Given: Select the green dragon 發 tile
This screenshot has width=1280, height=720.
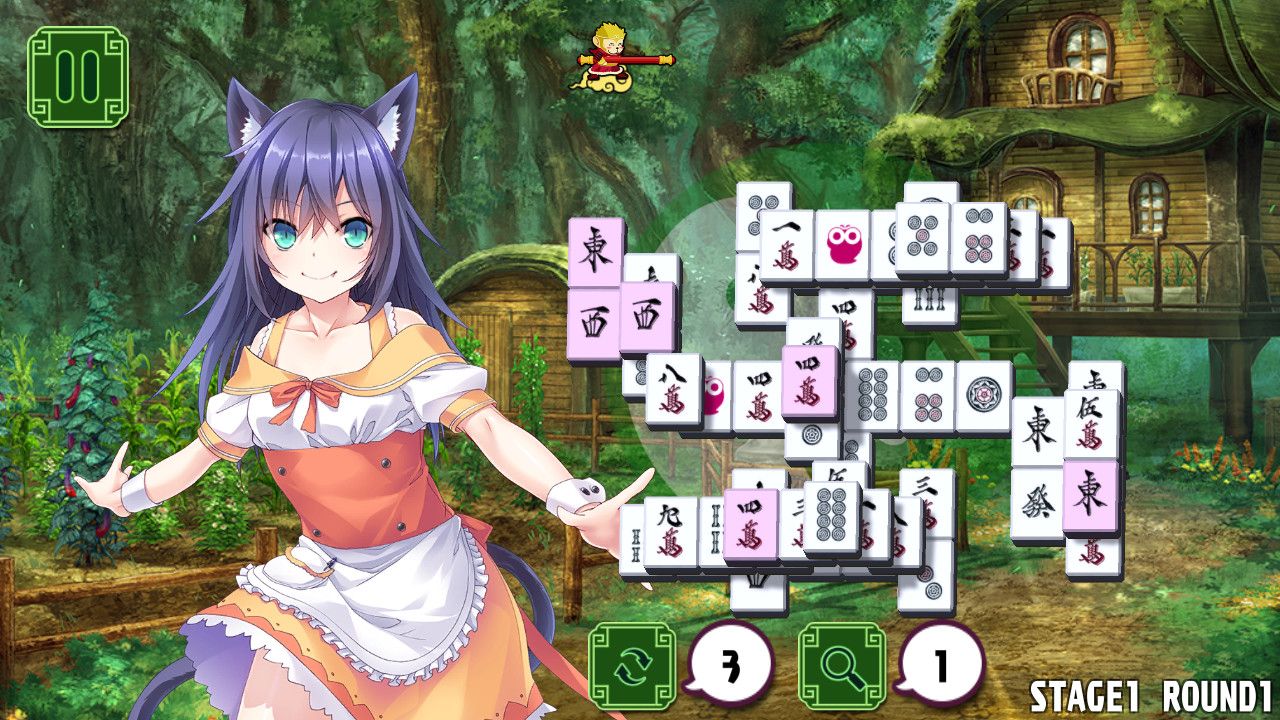Looking at the screenshot, I should [1039, 498].
